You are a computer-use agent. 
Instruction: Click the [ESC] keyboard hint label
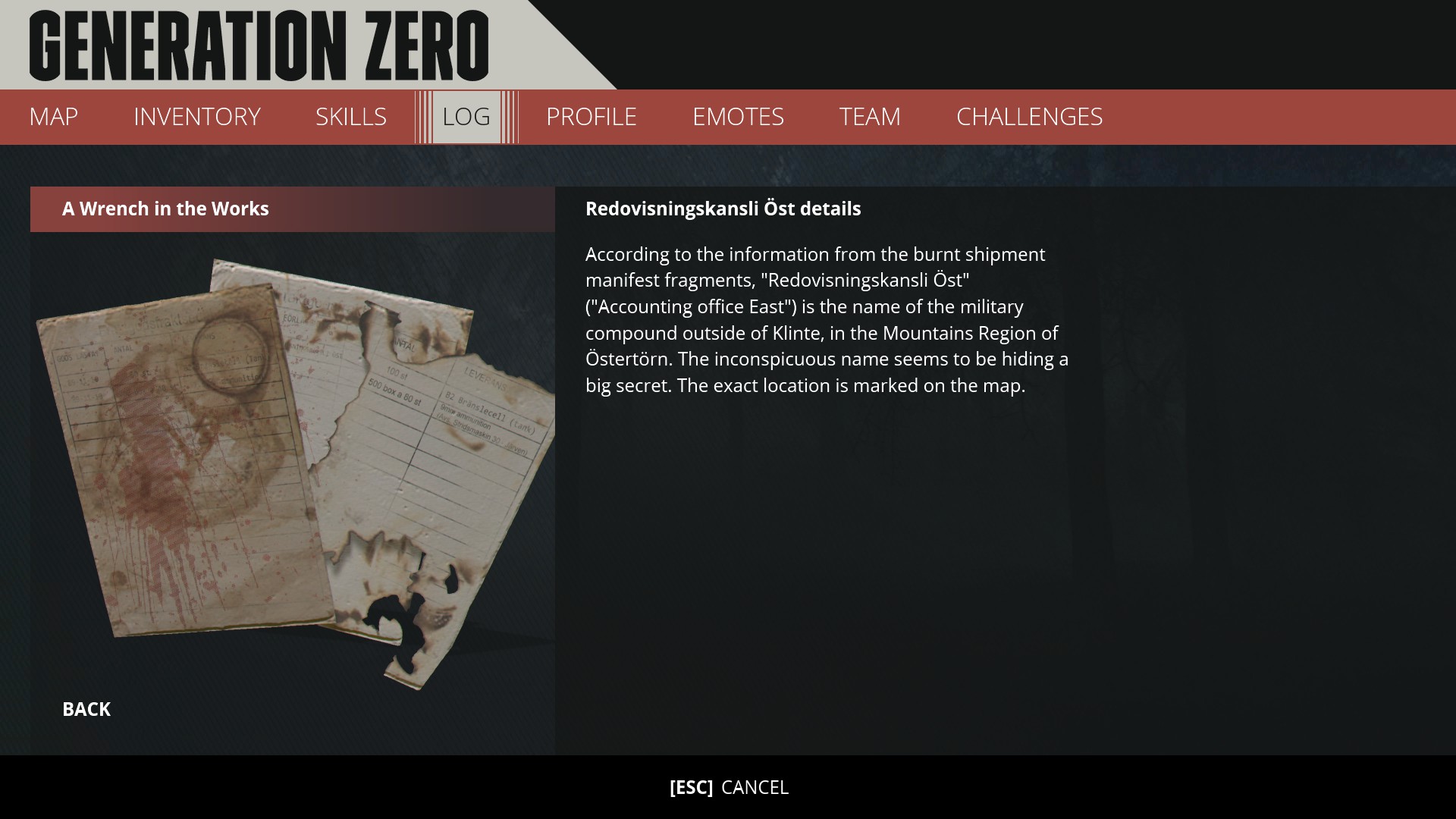[691, 788]
